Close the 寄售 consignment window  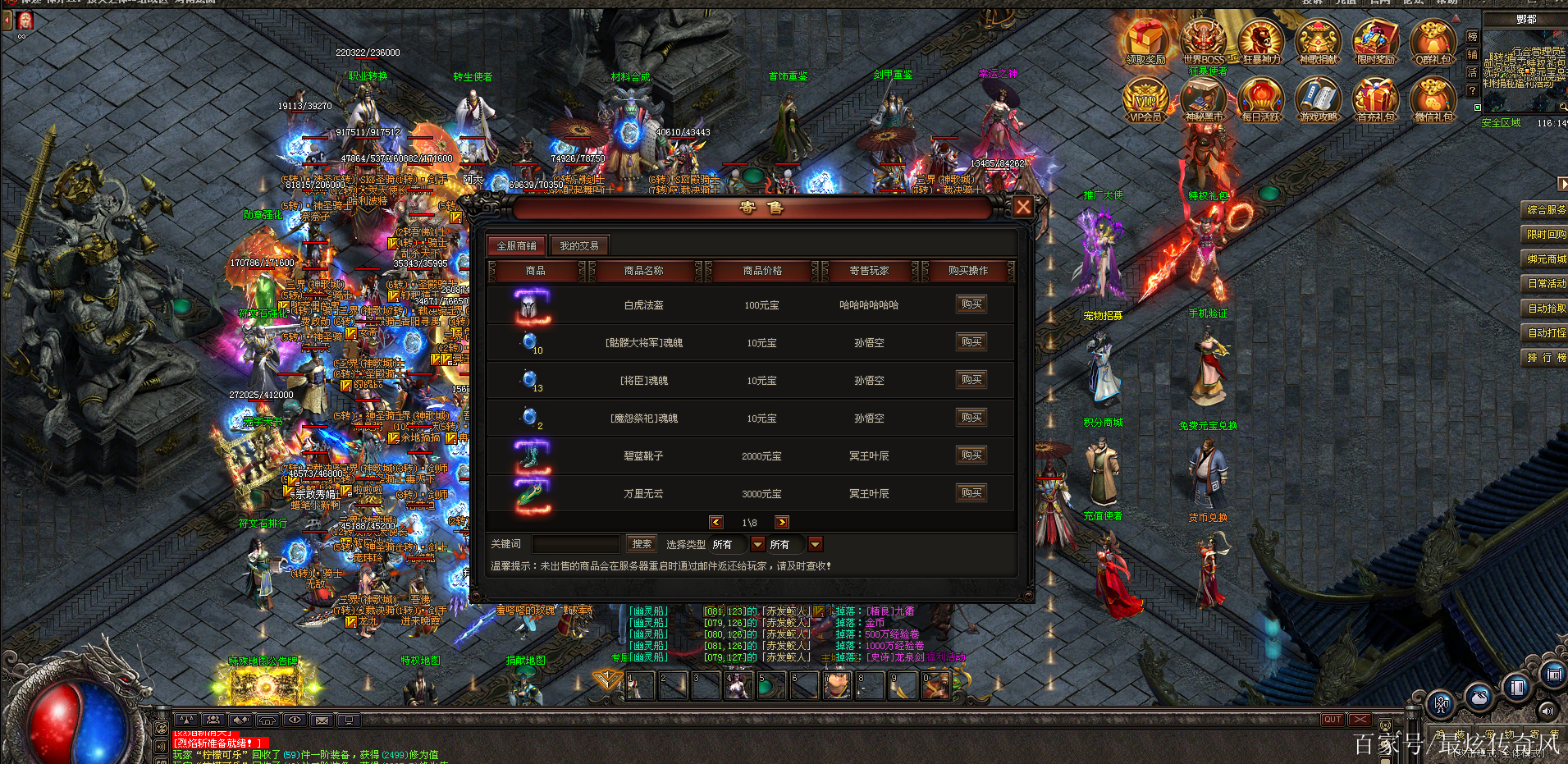pos(1022,207)
